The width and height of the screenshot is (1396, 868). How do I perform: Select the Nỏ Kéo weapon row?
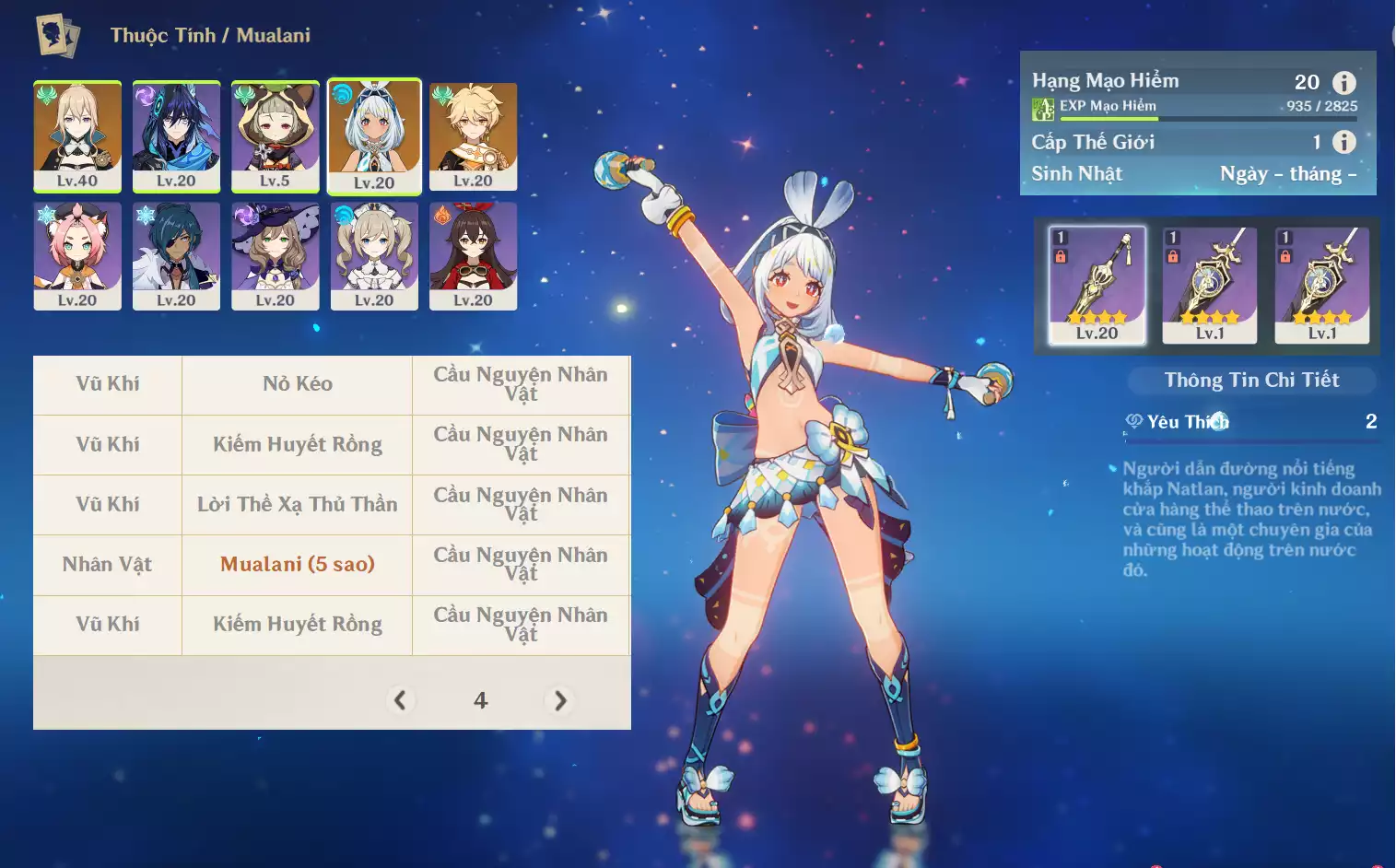[x=297, y=384]
